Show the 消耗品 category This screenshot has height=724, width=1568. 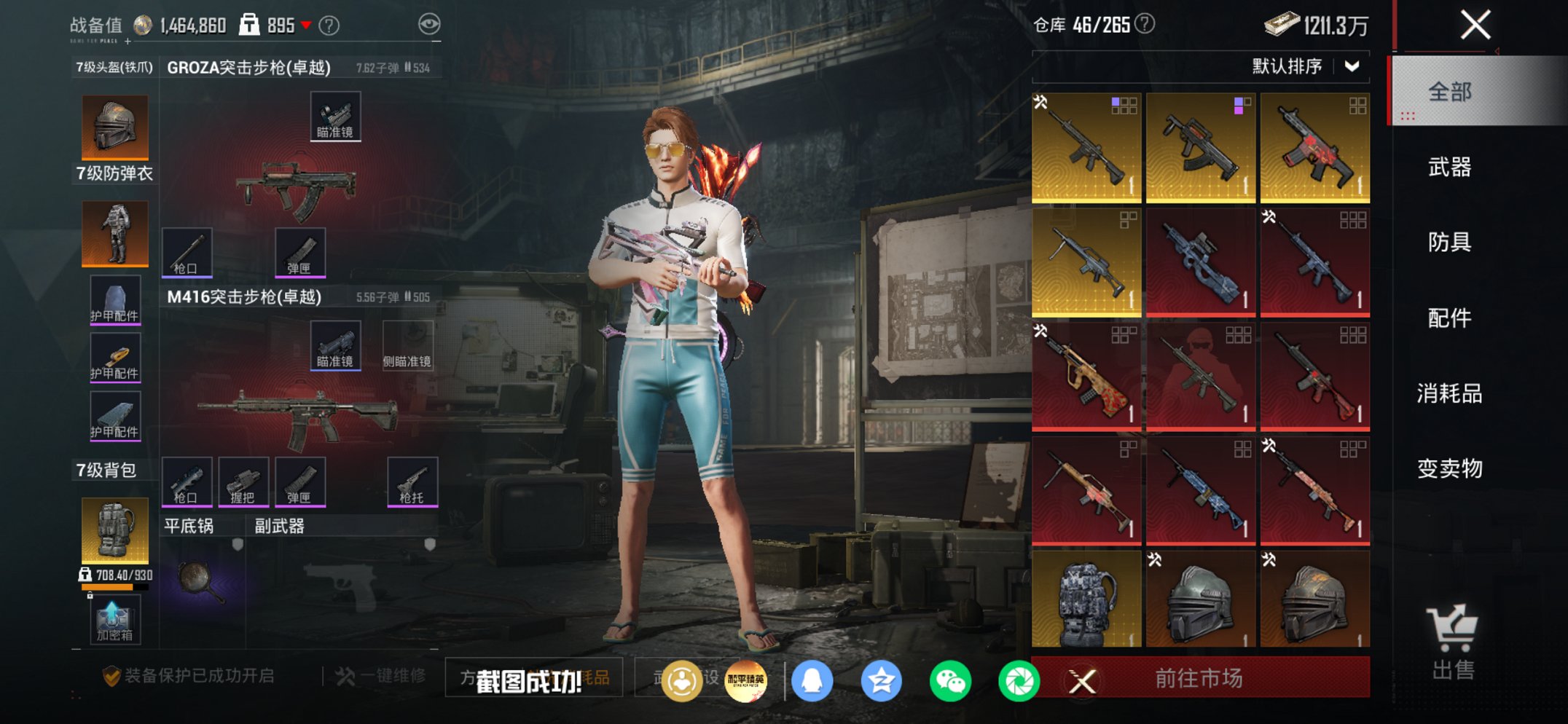[x=1449, y=393]
